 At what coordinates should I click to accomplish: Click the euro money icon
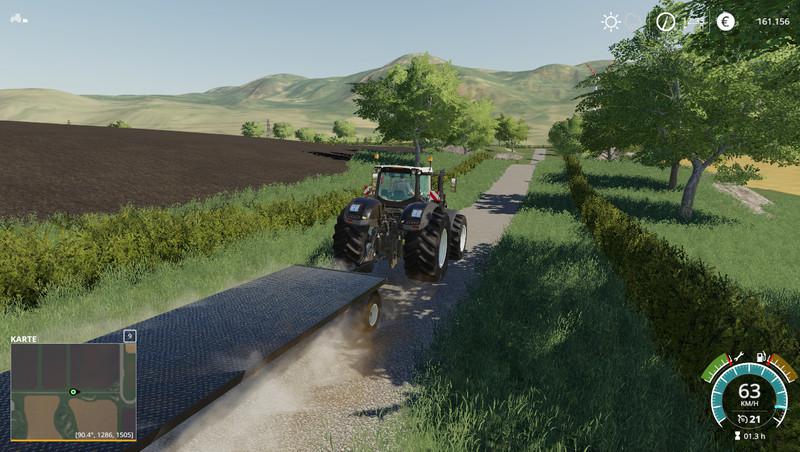pos(725,21)
